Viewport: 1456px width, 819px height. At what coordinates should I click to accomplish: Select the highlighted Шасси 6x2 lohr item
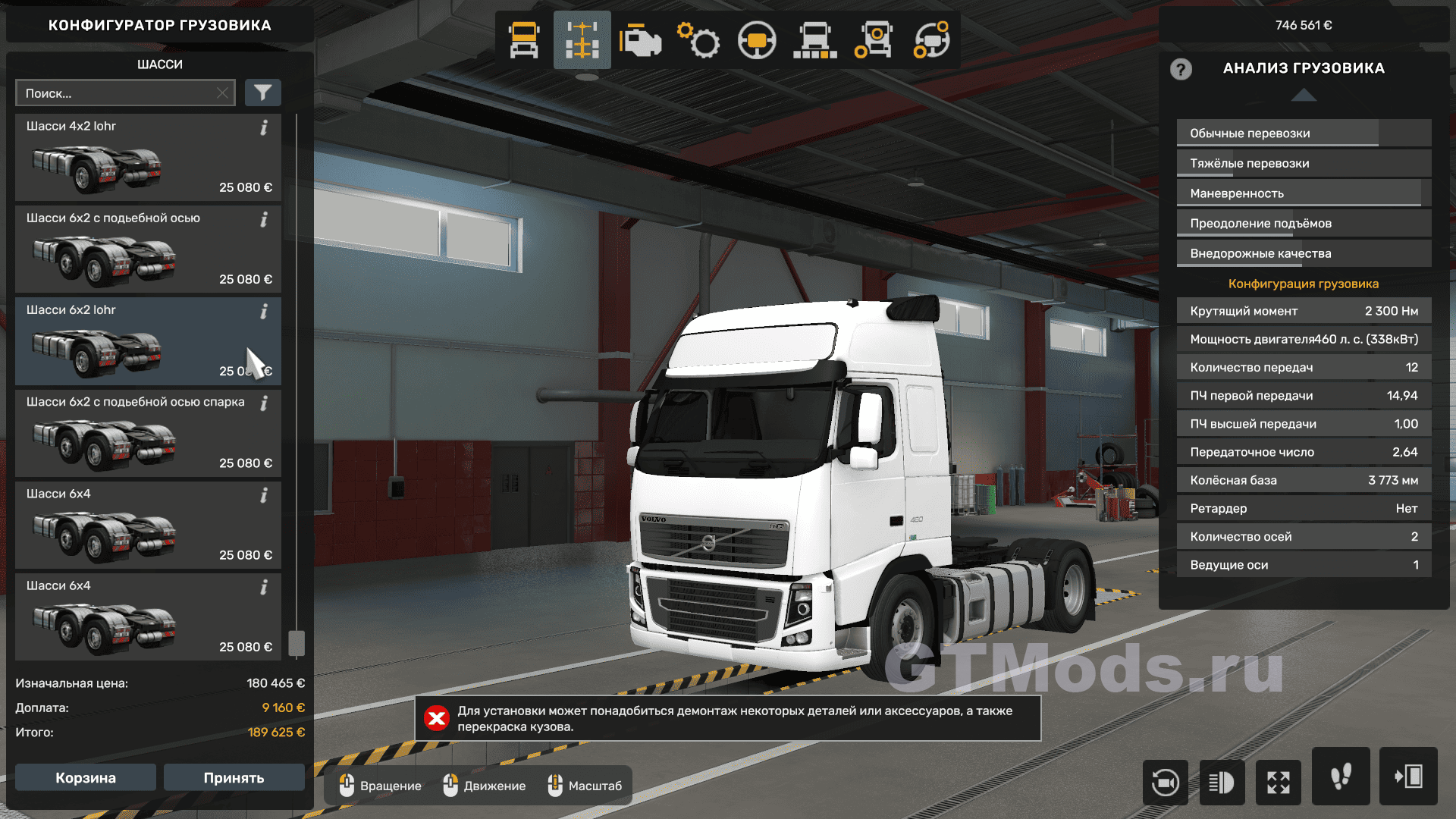pyautogui.click(x=148, y=341)
